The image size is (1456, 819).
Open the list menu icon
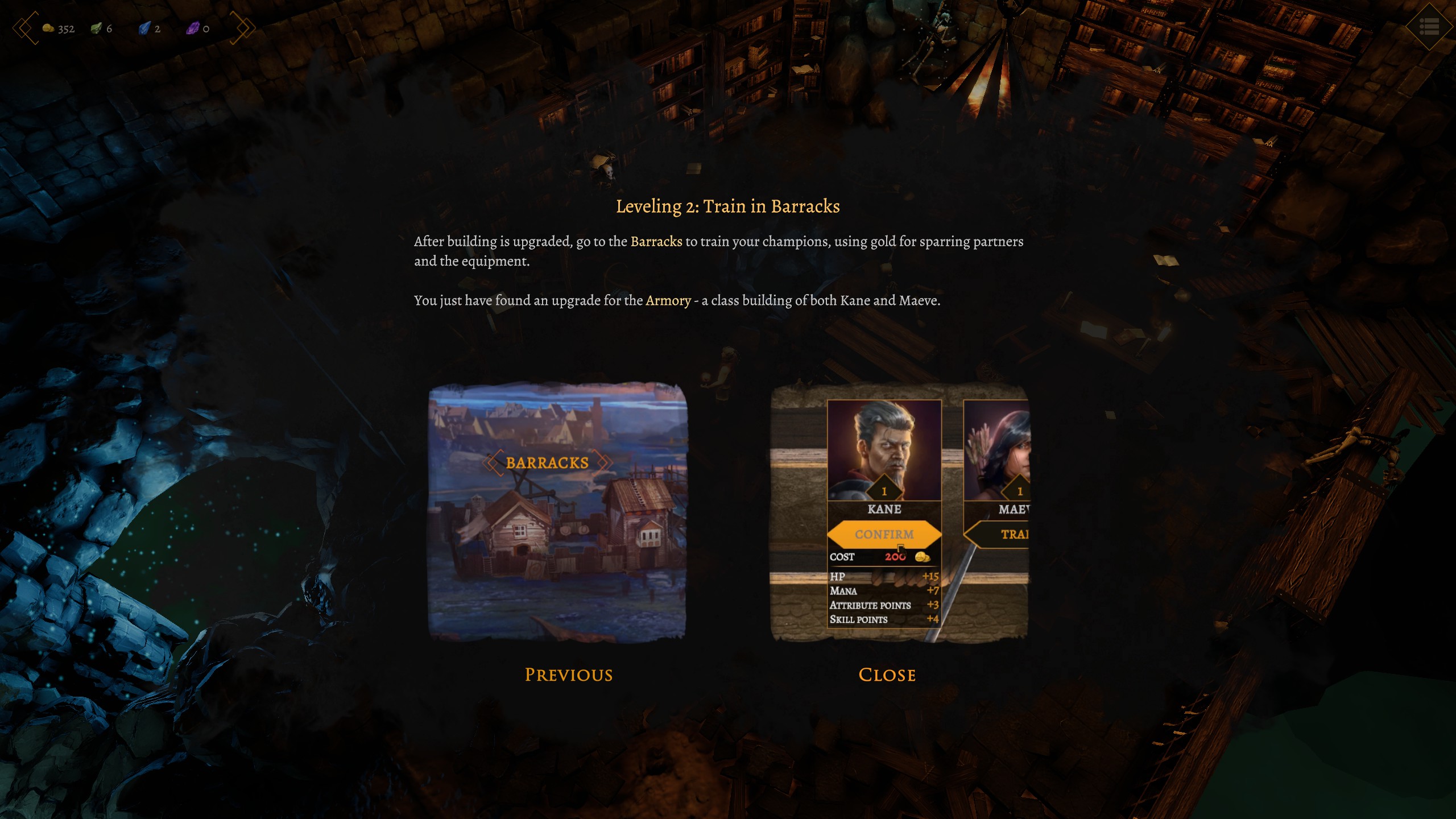coord(1429,26)
